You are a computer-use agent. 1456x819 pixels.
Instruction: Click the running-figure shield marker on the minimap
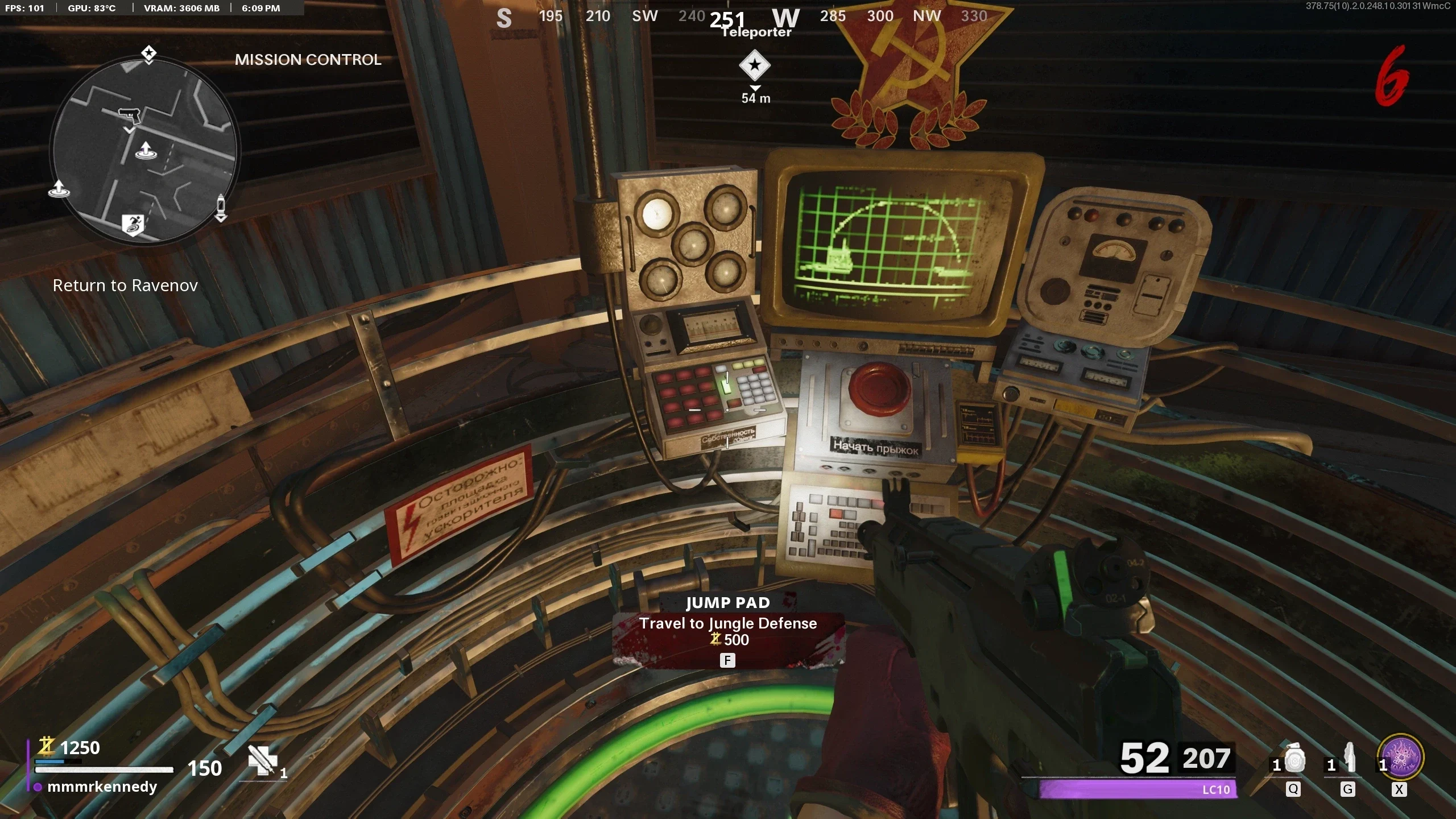click(x=134, y=225)
